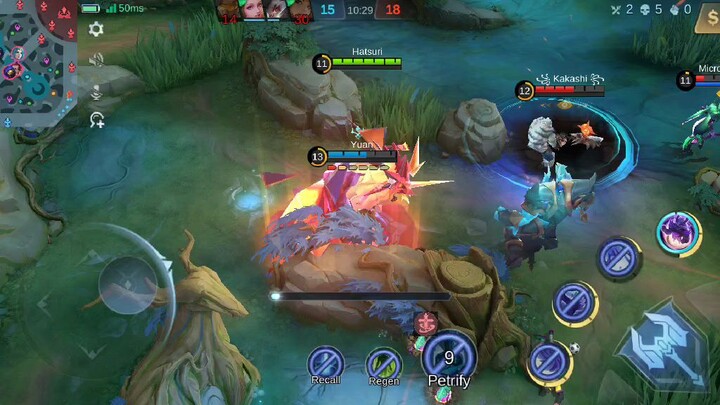The width and height of the screenshot is (720, 405).
Task: Tap the Recall button
Action: (x=326, y=362)
